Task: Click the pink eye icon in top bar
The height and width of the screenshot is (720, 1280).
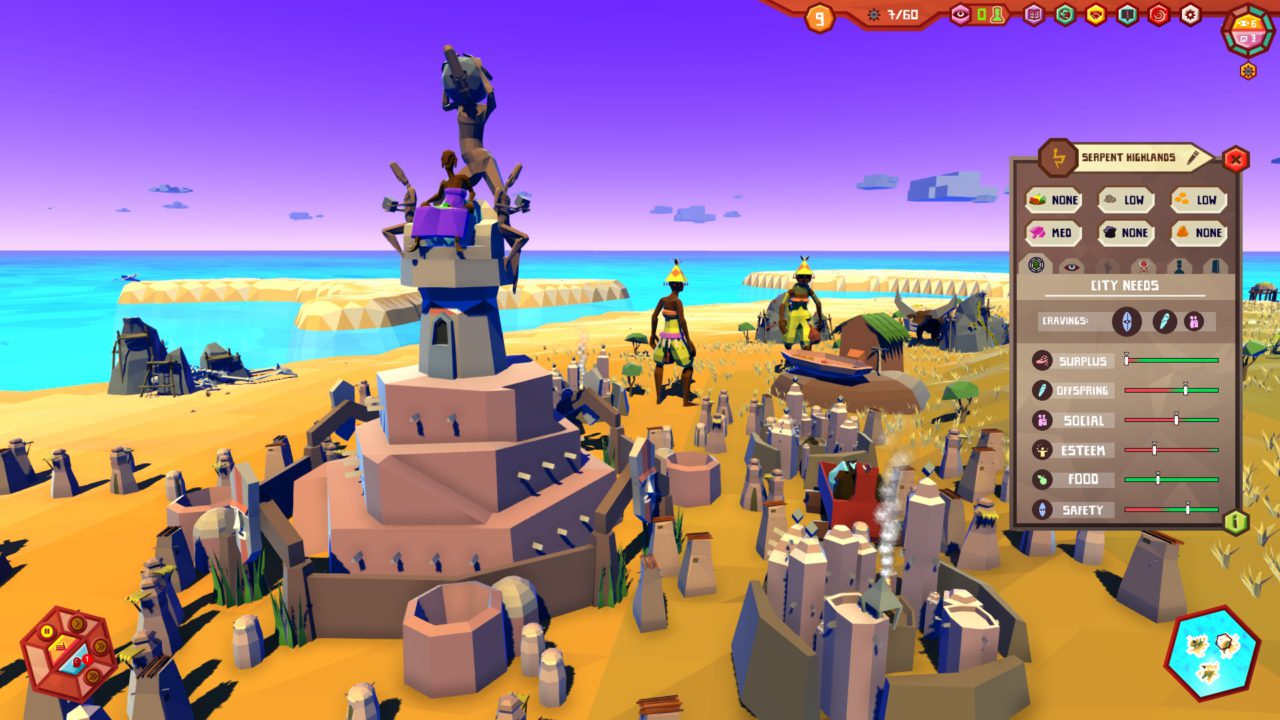Action: tap(960, 14)
